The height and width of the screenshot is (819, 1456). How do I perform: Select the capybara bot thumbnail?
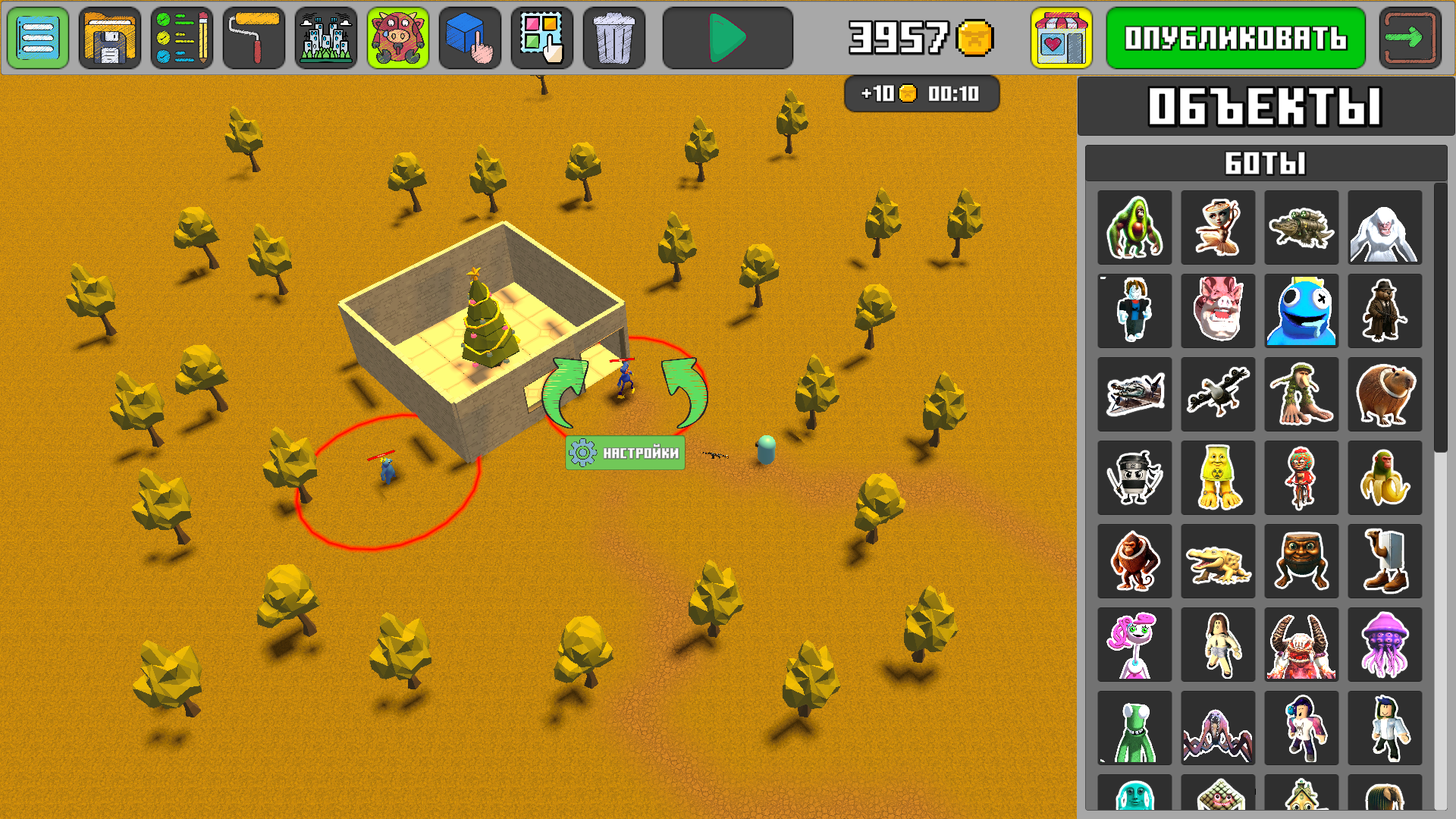pyautogui.click(x=1385, y=394)
